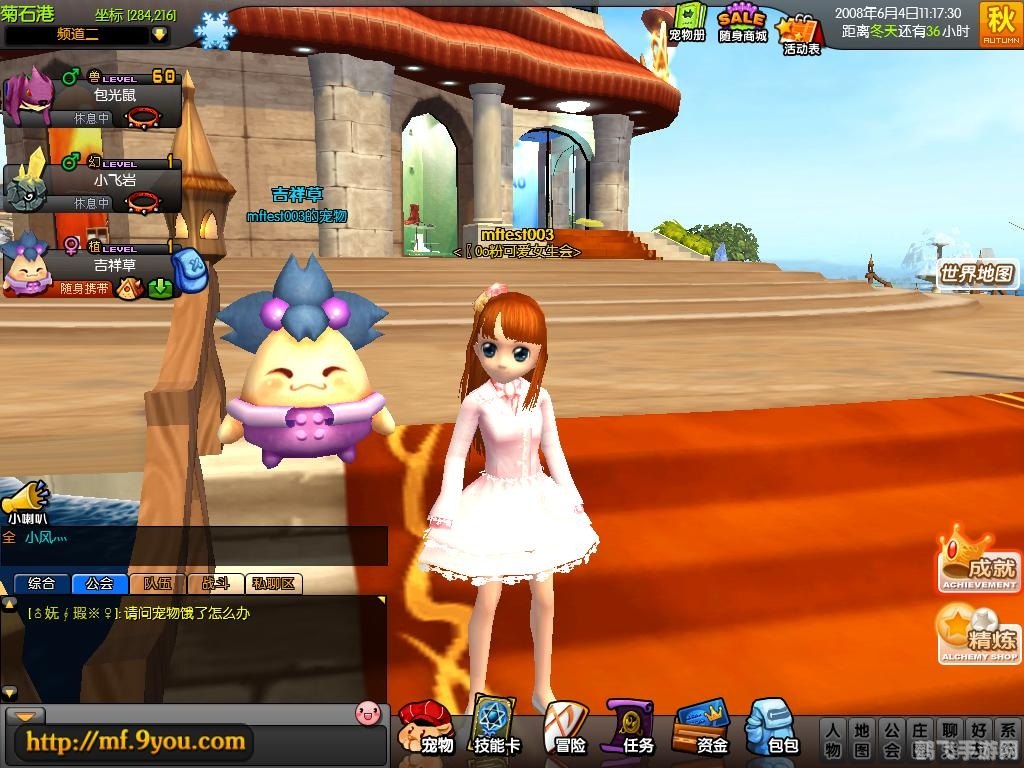Viewport: 1024px width, 768px height.
Task: Switch to the 综合 chat tab
Action: click(42, 584)
